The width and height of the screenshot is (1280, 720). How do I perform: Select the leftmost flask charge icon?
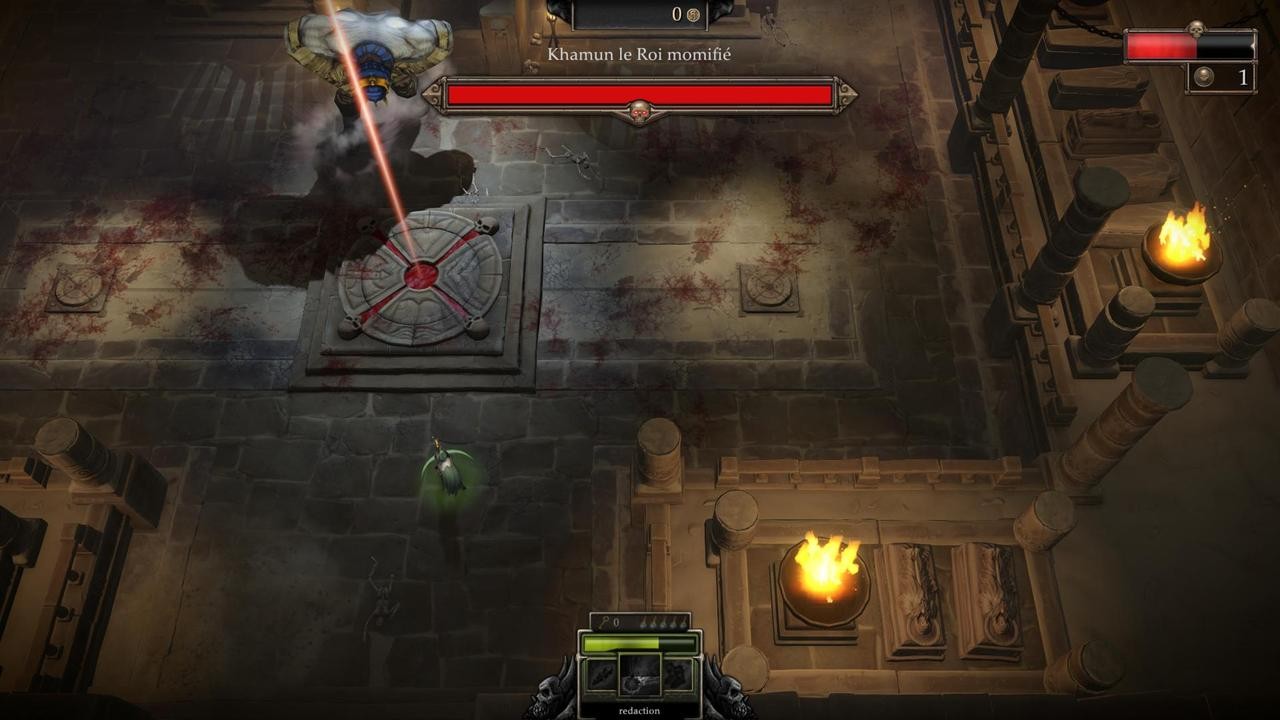642,622
